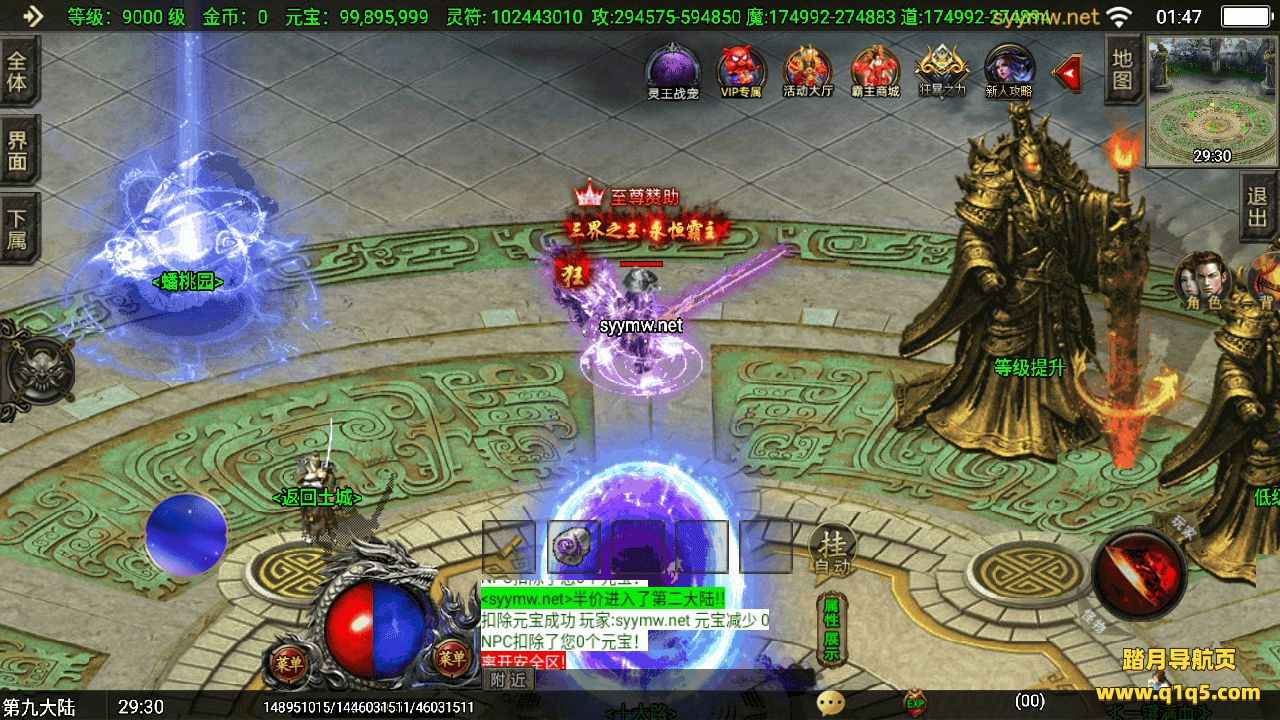The width and height of the screenshot is (1280, 720).
Task: Open the minimap thumbnail
Action: click(x=1211, y=101)
